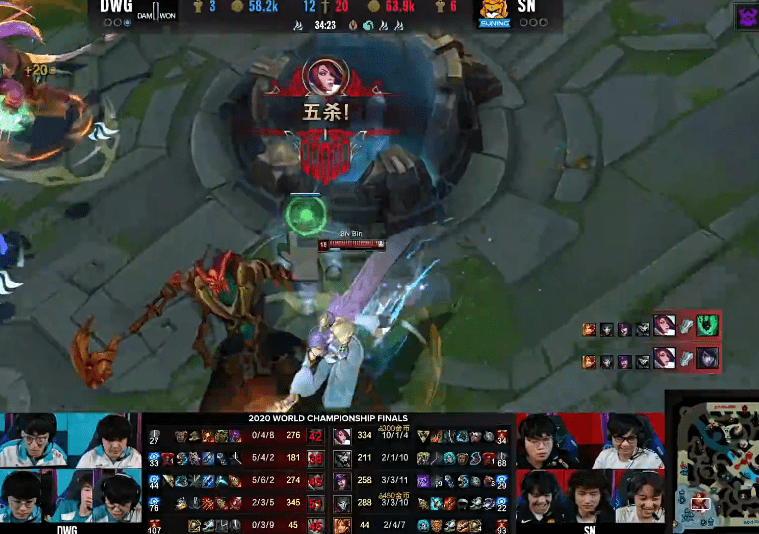This screenshot has width=759, height=534.
Task: Select the top kill feed entry
Action: [651, 327]
